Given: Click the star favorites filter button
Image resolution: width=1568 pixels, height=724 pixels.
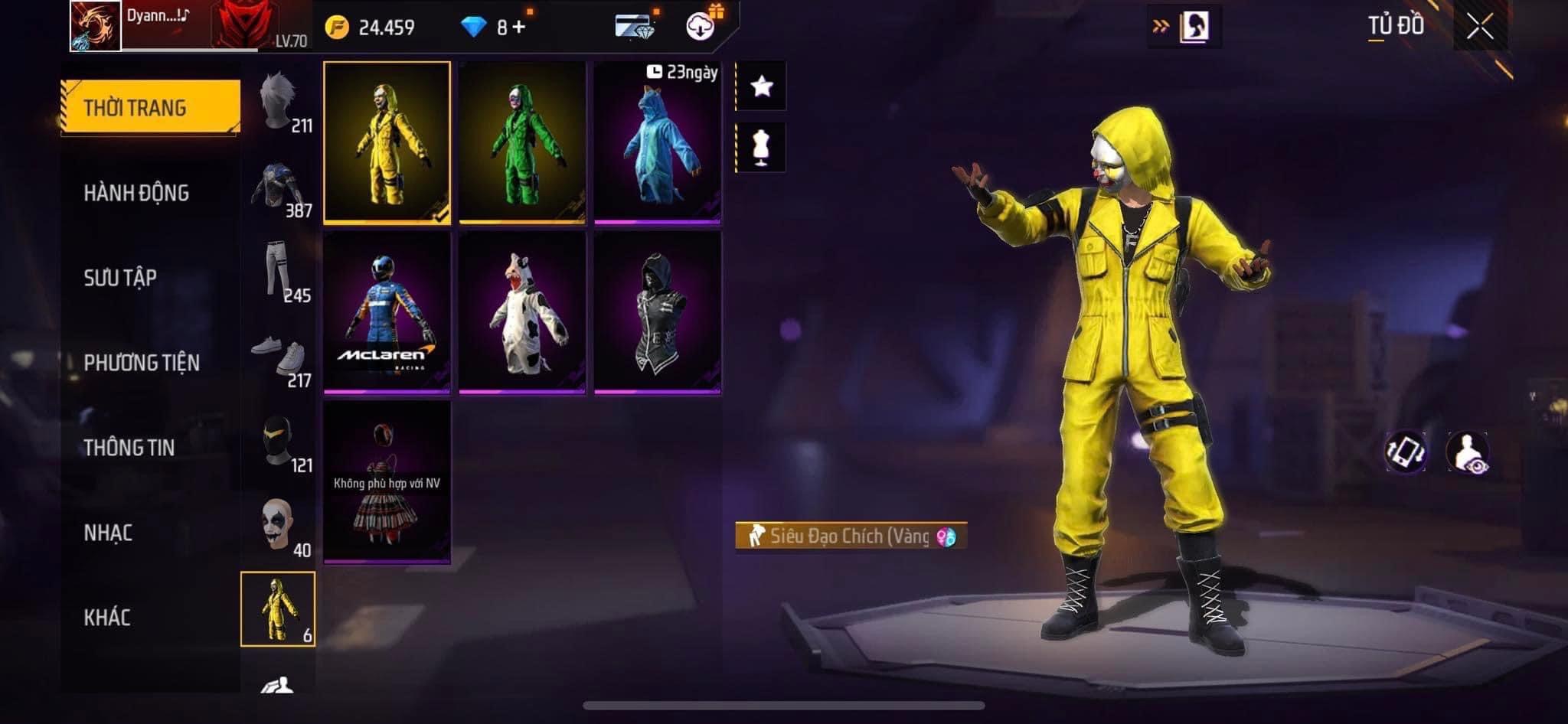Looking at the screenshot, I should (761, 86).
